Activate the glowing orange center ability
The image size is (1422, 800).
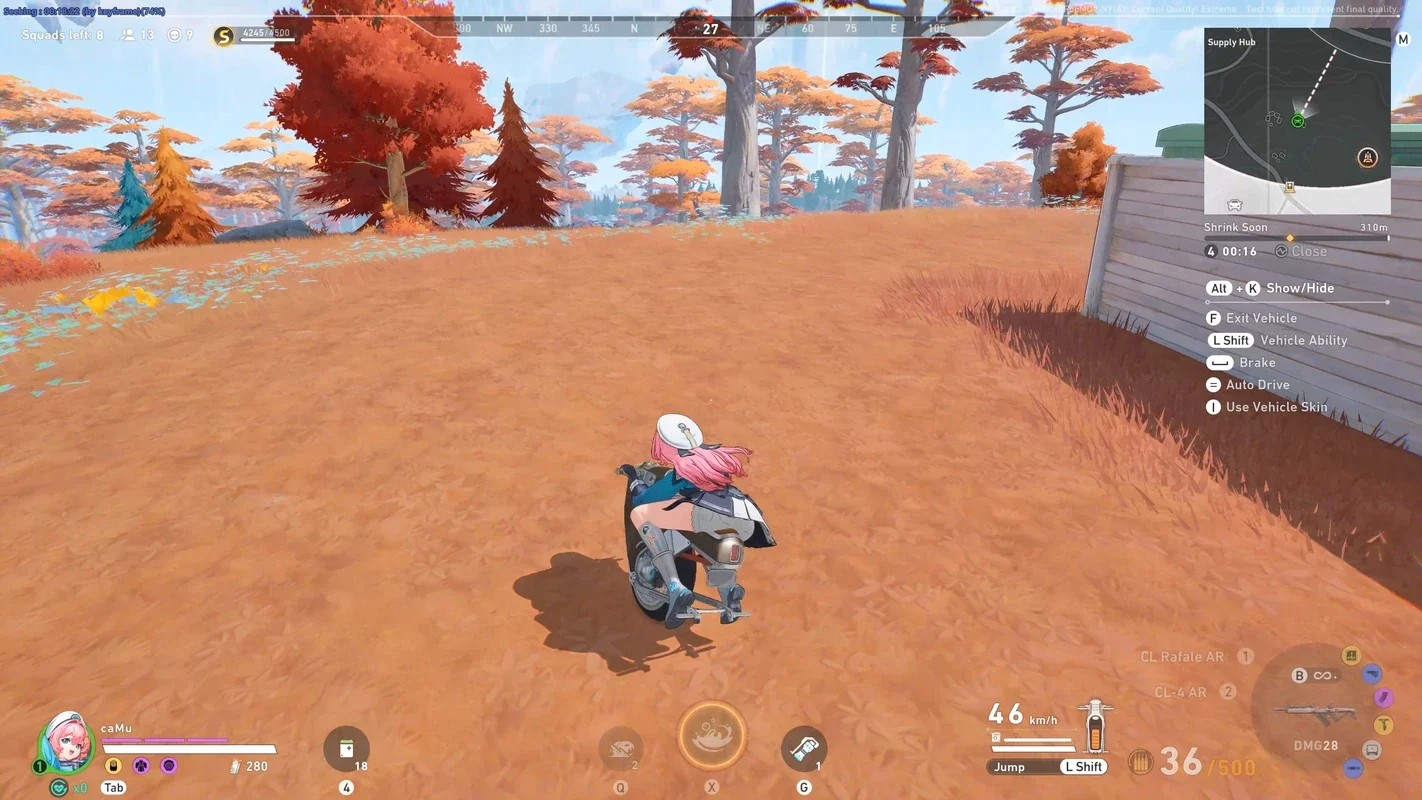[x=712, y=736]
